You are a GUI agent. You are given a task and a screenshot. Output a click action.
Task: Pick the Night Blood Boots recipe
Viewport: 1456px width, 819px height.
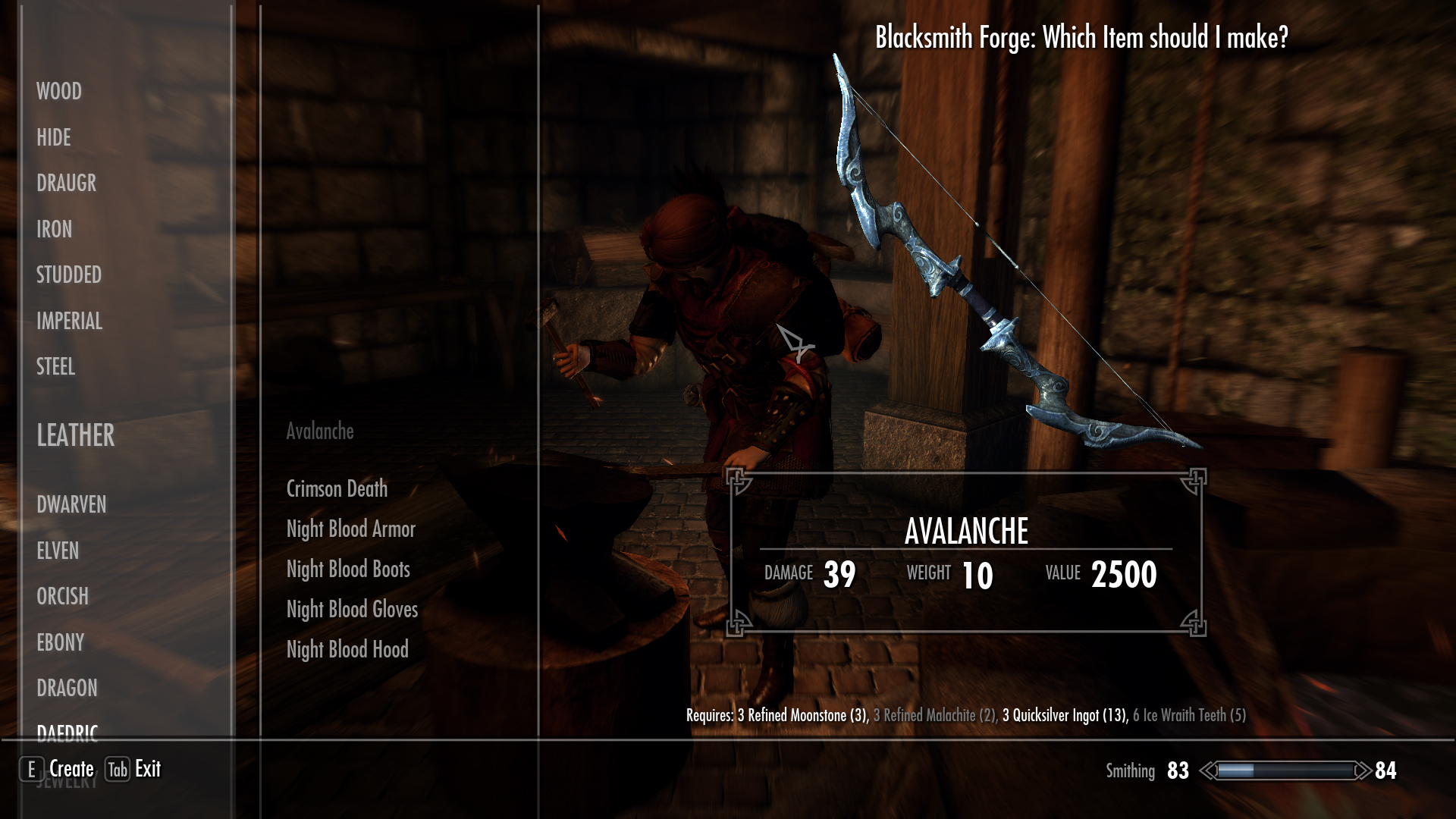tap(348, 569)
